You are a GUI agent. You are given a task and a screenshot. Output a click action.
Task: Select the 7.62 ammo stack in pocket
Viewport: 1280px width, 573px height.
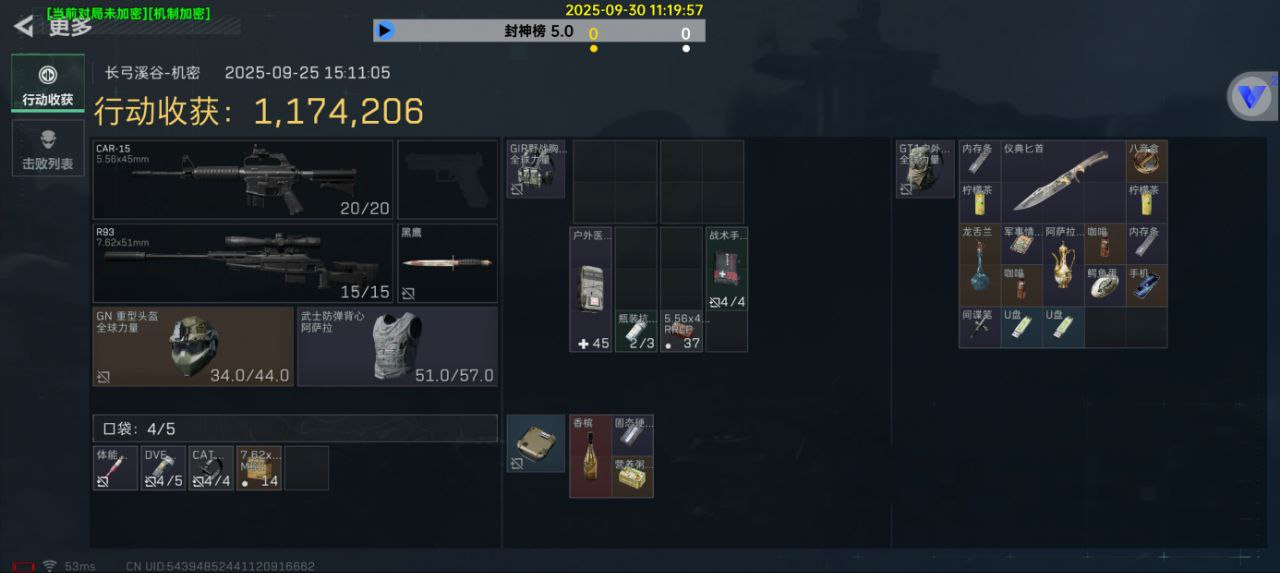pyautogui.click(x=259, y=468)
